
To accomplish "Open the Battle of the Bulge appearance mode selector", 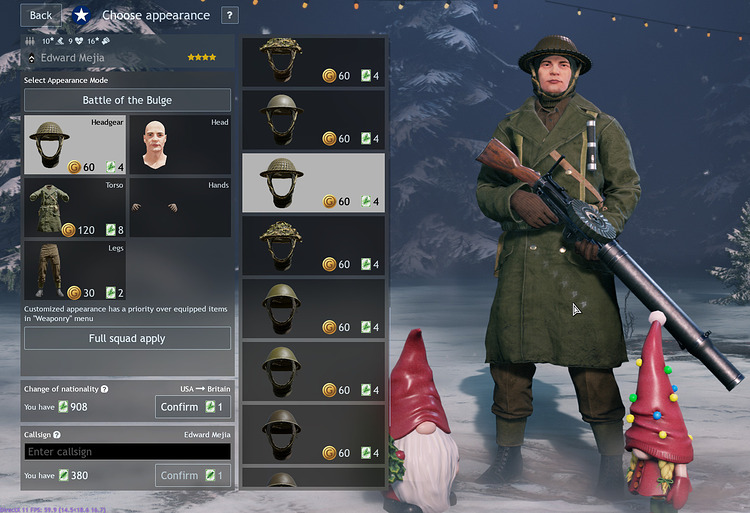I will coord(127,100).
